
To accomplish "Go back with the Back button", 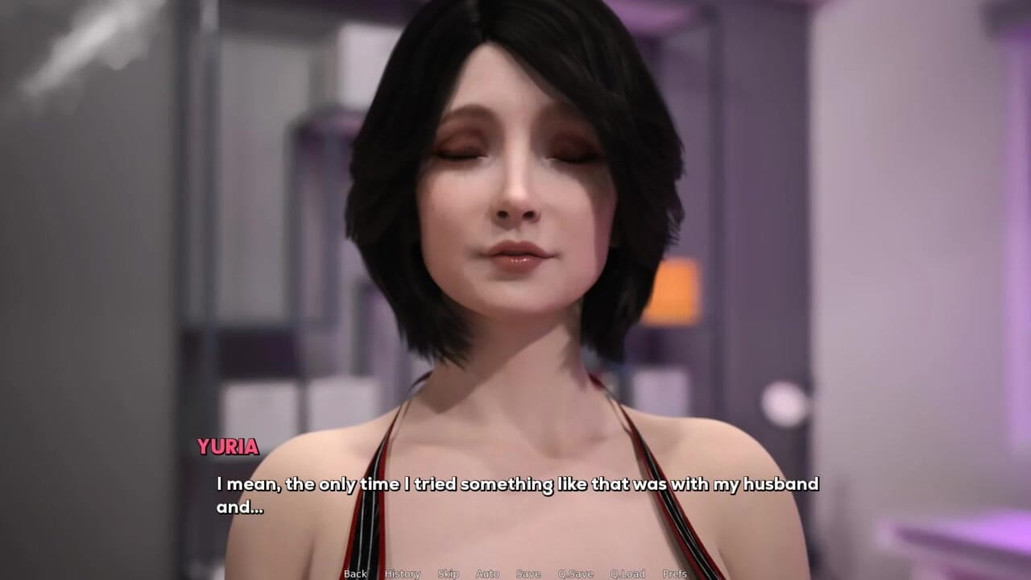I will [355, 574].
